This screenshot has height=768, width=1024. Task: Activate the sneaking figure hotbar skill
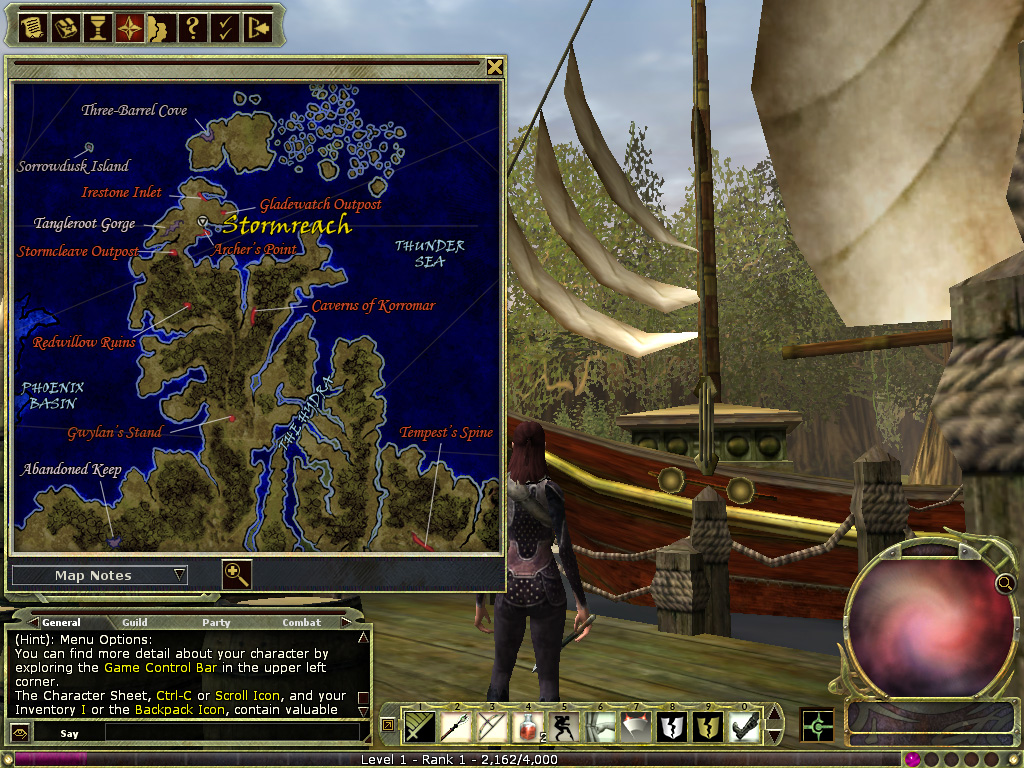(565, 726)
